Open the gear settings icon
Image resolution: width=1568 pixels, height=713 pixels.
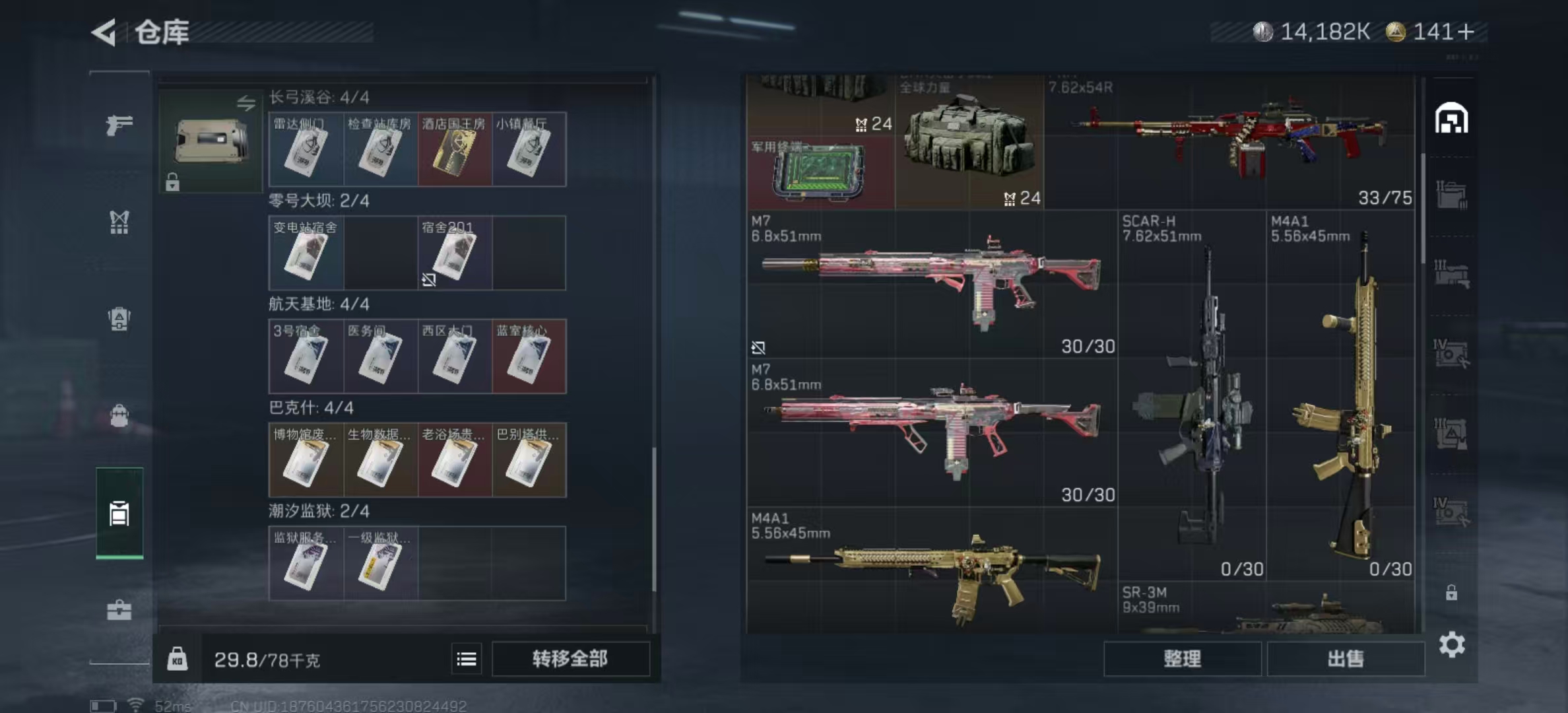[1452, 644]
